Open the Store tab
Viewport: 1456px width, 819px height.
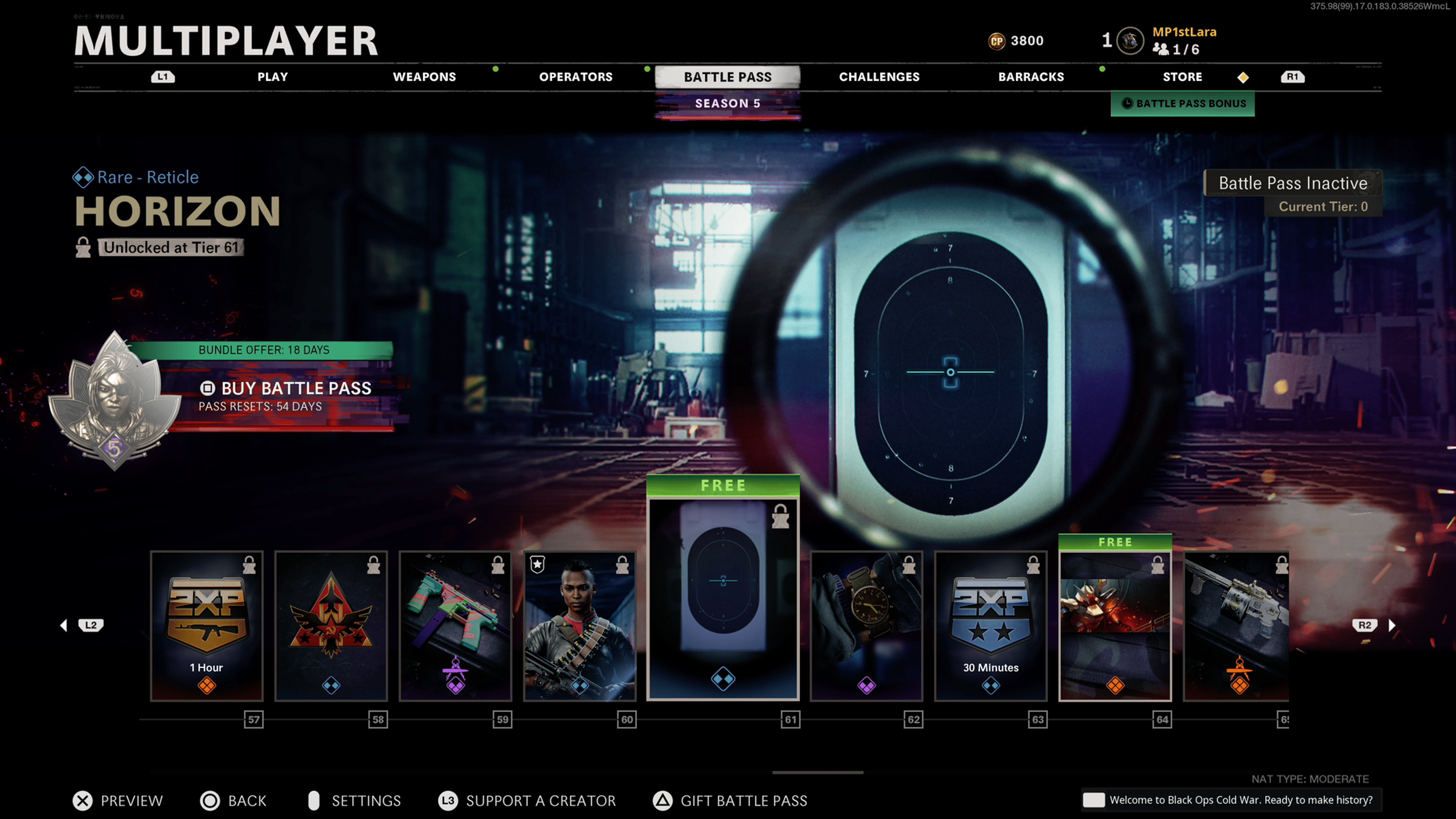coord(1182,77)
